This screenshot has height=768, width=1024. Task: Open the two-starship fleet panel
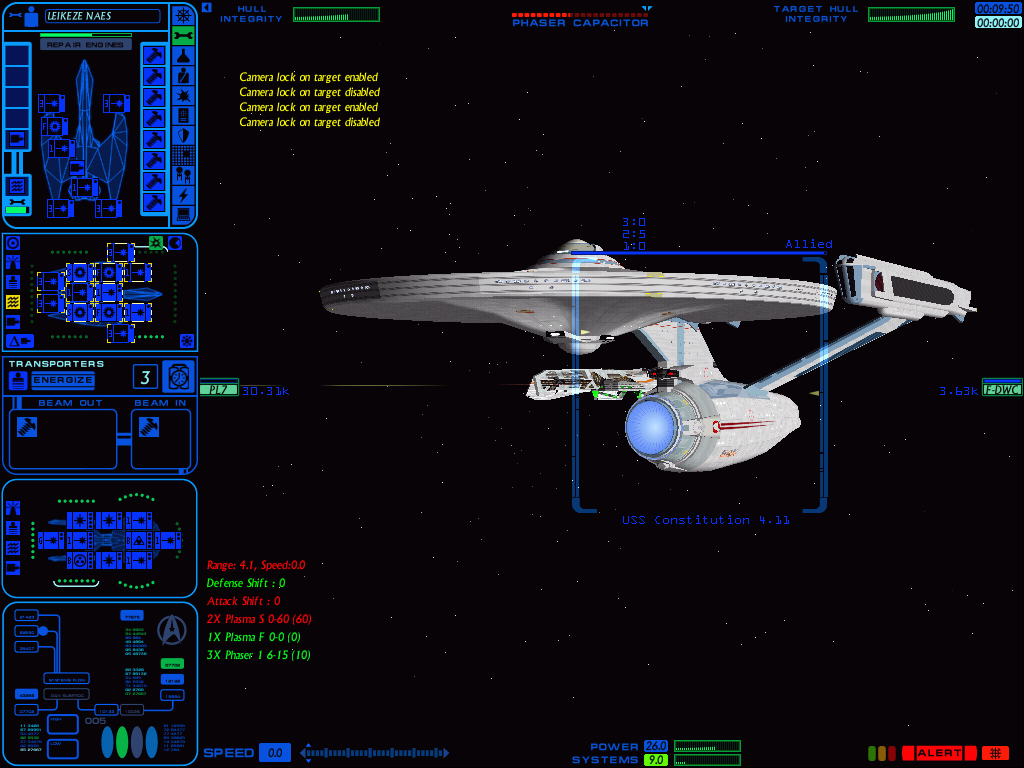[183, 174]
